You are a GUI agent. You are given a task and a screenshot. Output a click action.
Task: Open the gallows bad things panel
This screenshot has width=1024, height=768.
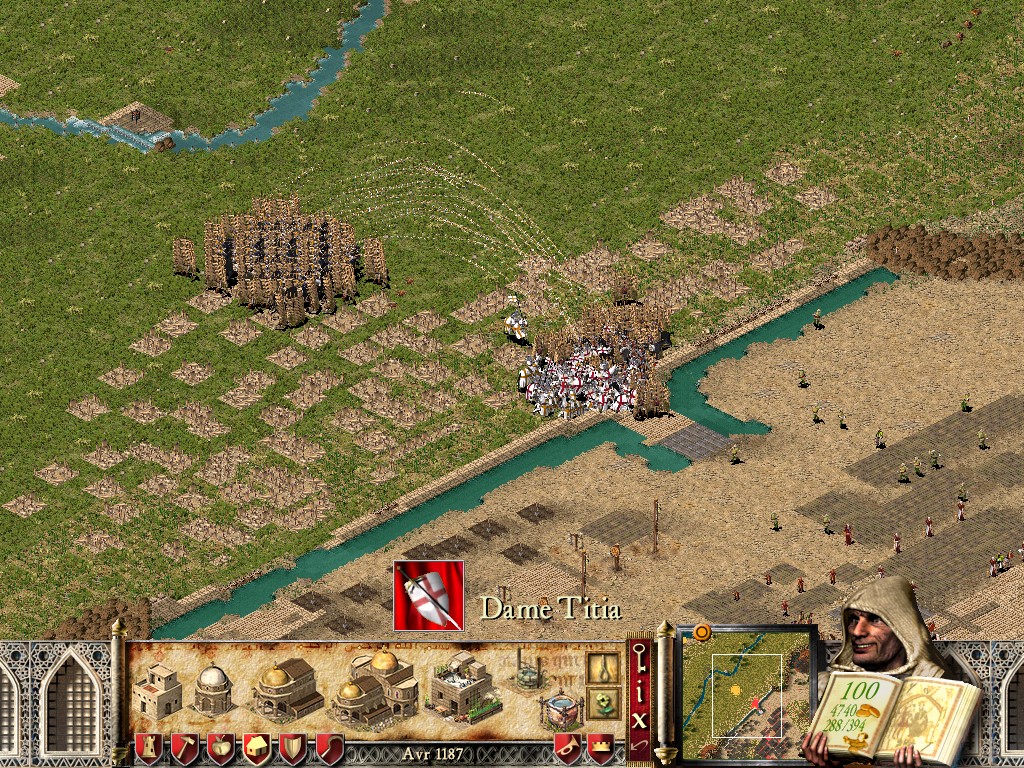click(x=602, y=668)
